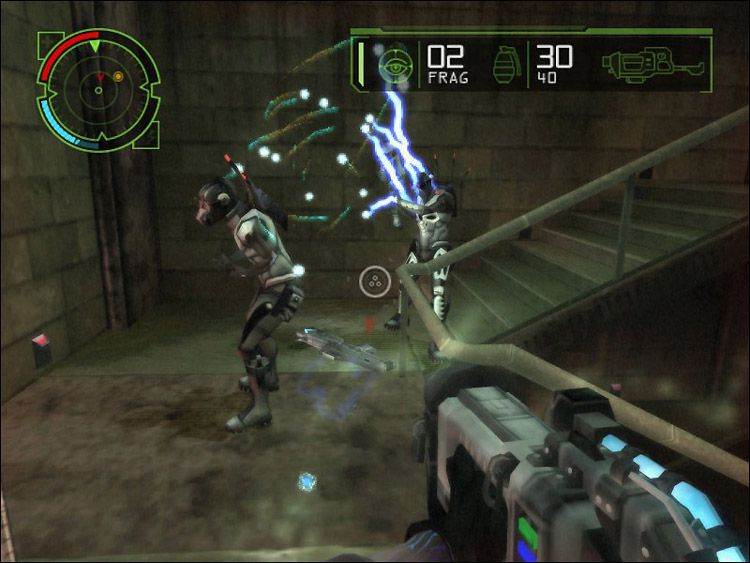Select the green eye emblem icon
750x563 pixels.
click(397, 63)
